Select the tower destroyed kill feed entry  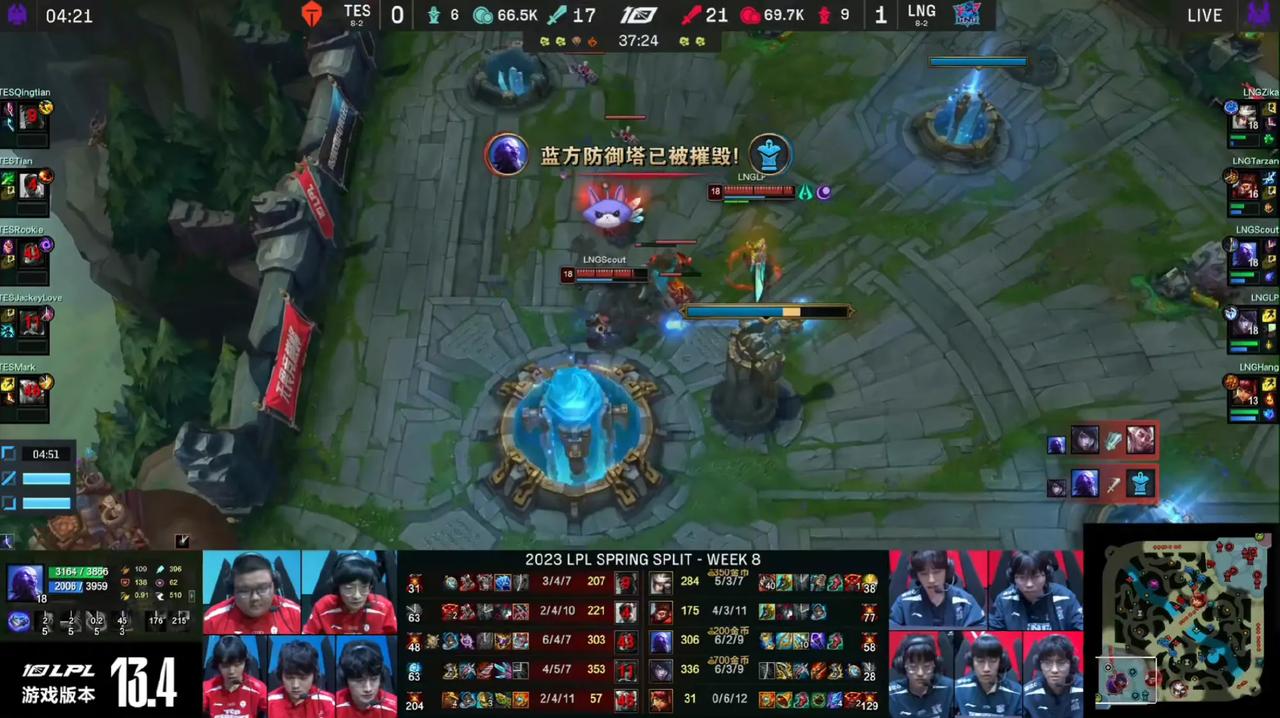click(x=1100, y=484)
